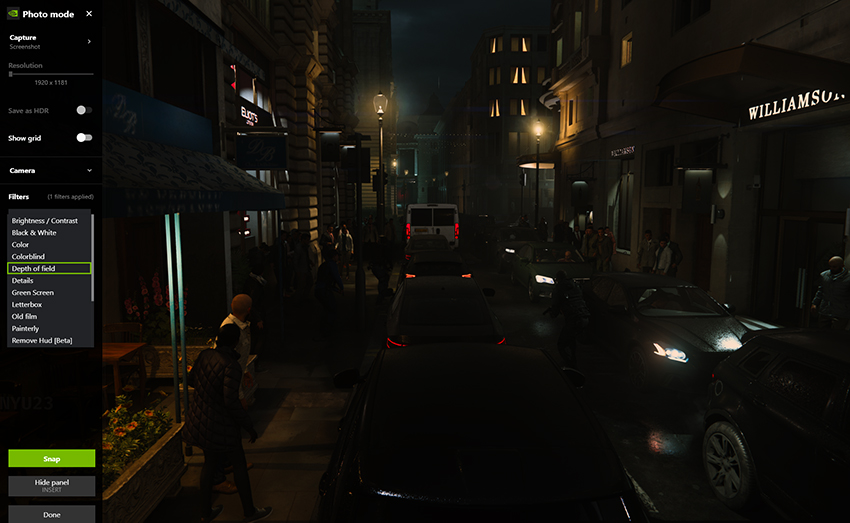
Task: Select the Remove Hud [Beta] filter
Action: coord(39,341)
